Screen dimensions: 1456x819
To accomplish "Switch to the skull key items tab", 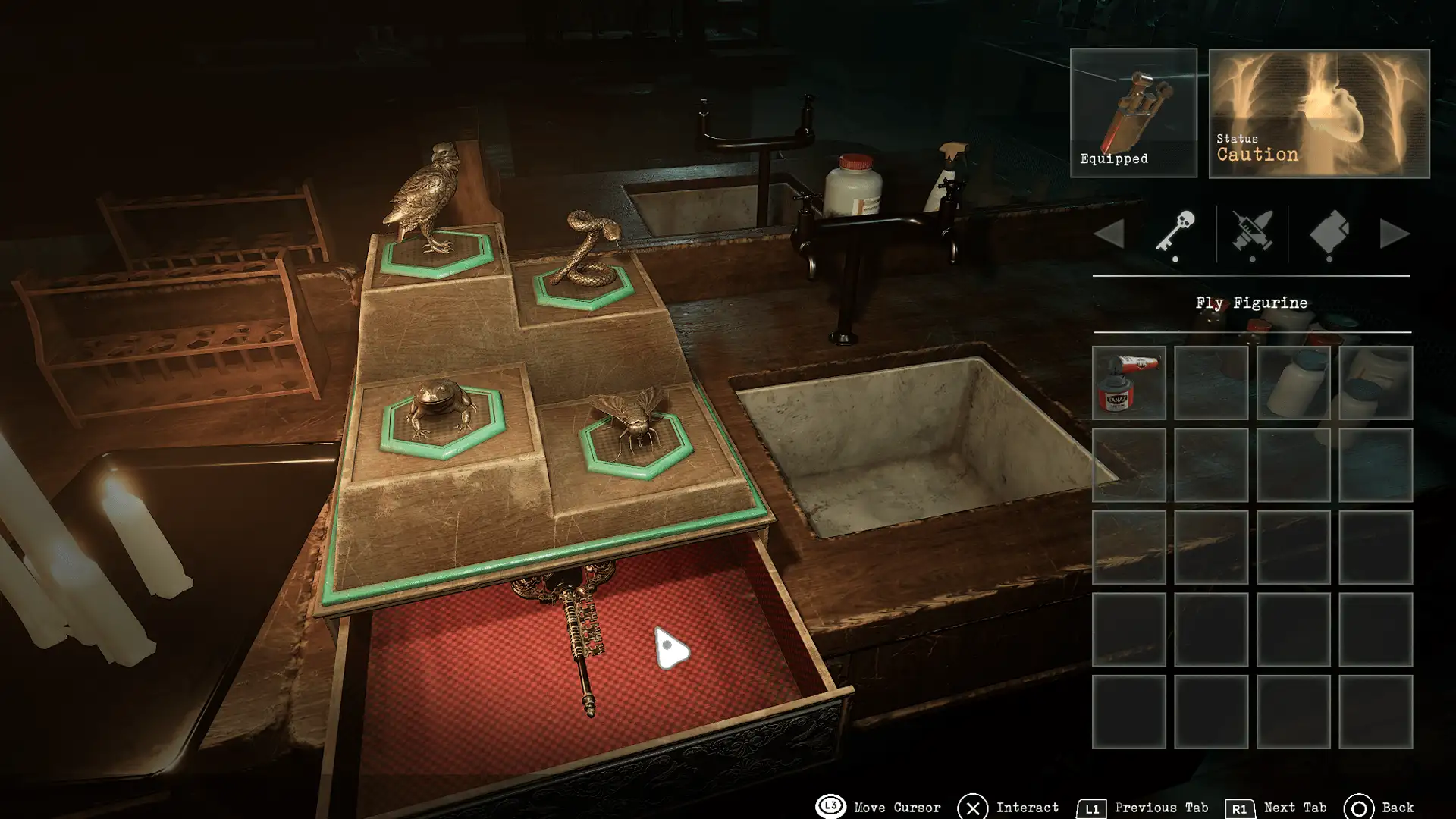I will click(1175, 232).
